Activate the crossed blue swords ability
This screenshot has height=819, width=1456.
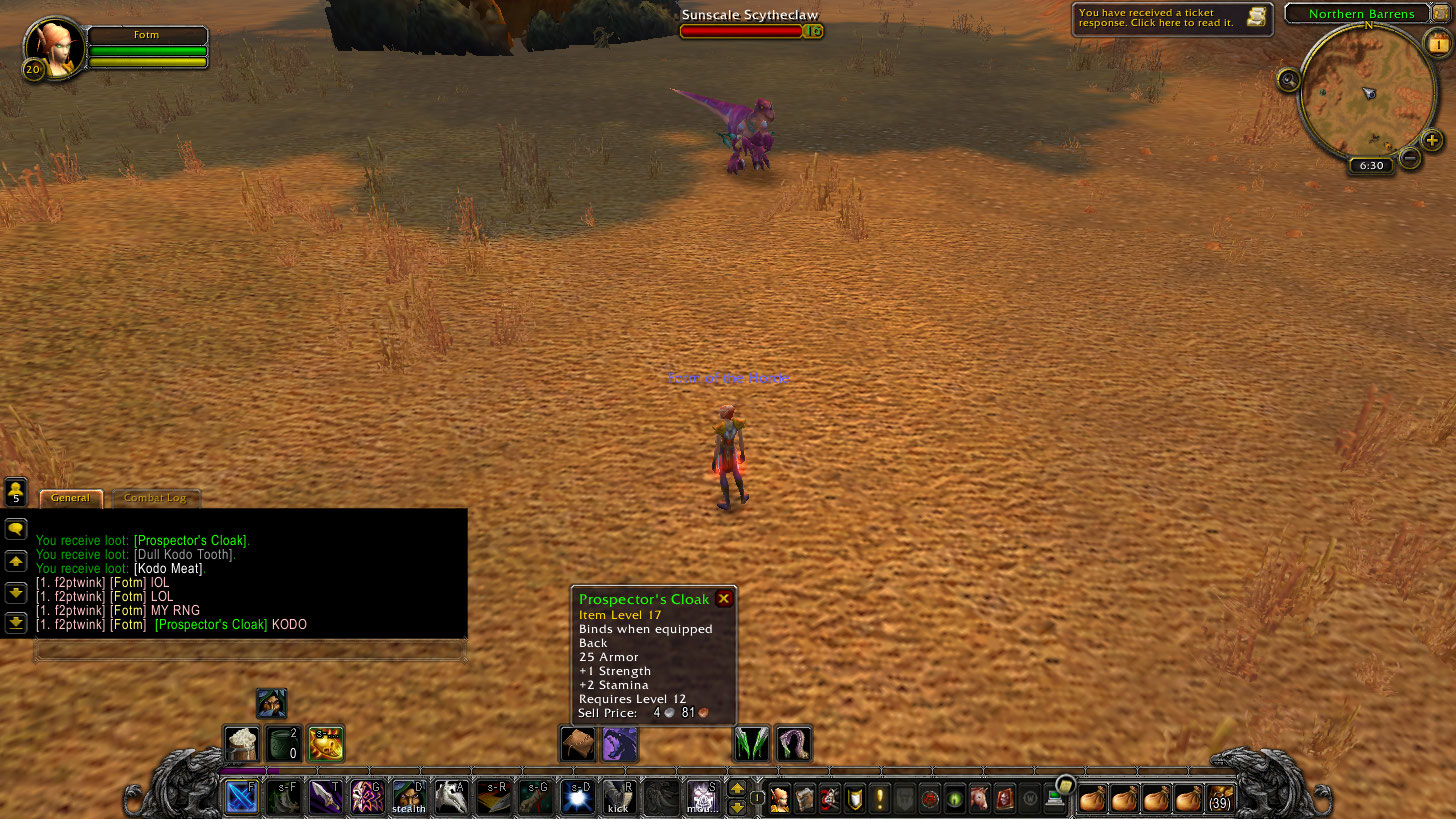241,797
